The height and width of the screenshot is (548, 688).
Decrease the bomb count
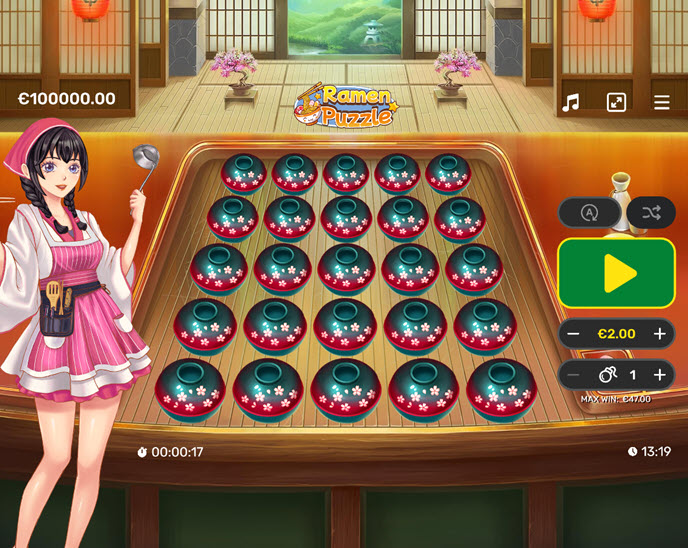coord(574,375)
